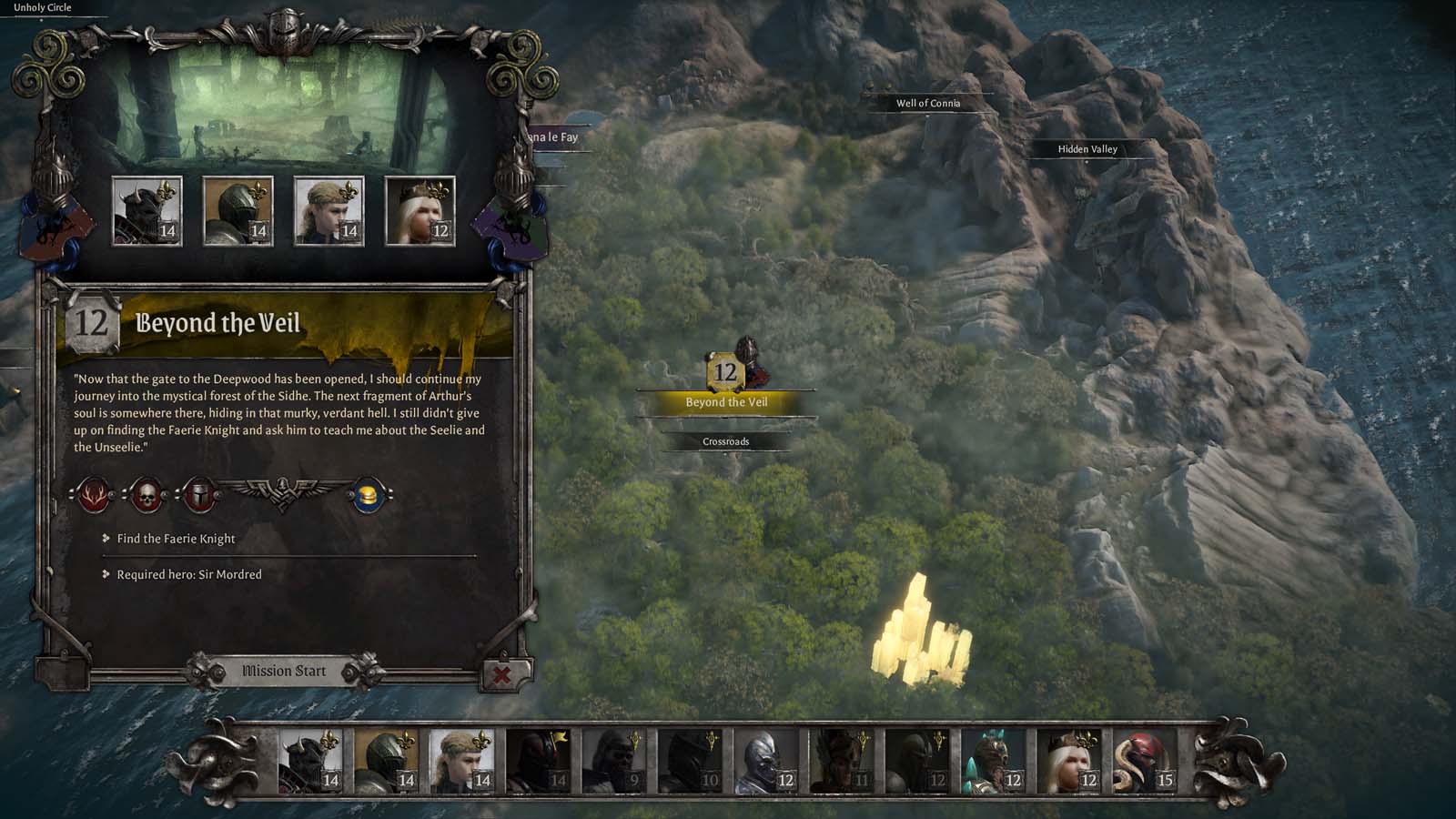
Task: Close the mission panel with the red X
Action: click(x=501, y=674)
